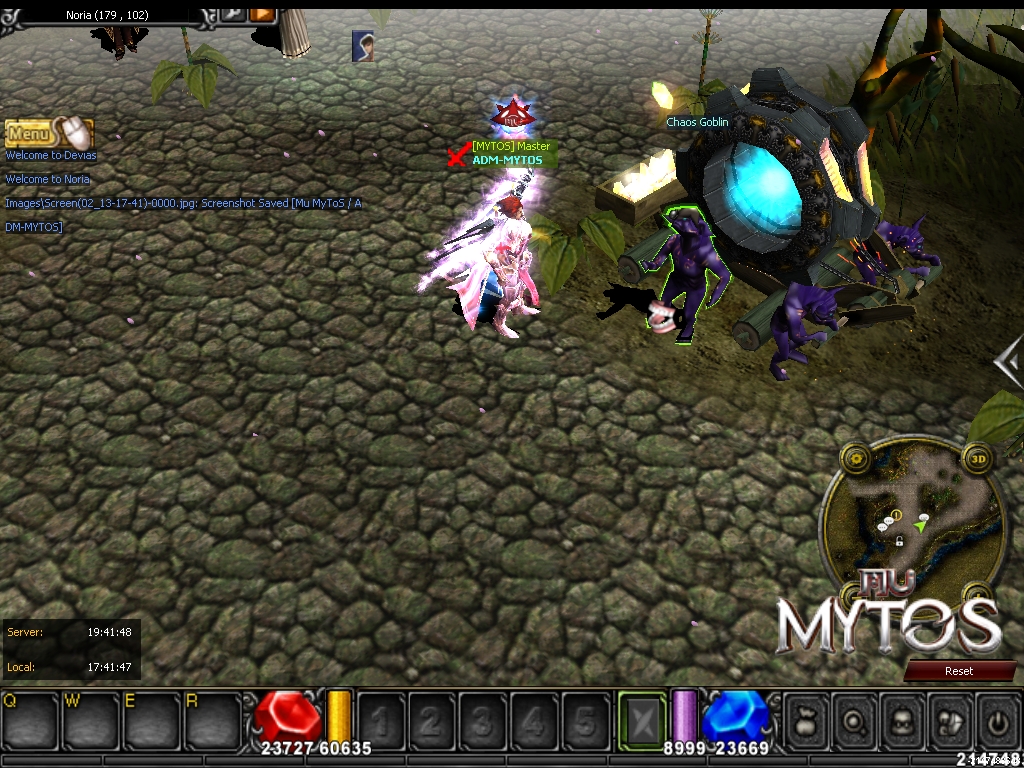
Task: Select the R skill slot
Action: click(212, 719)
